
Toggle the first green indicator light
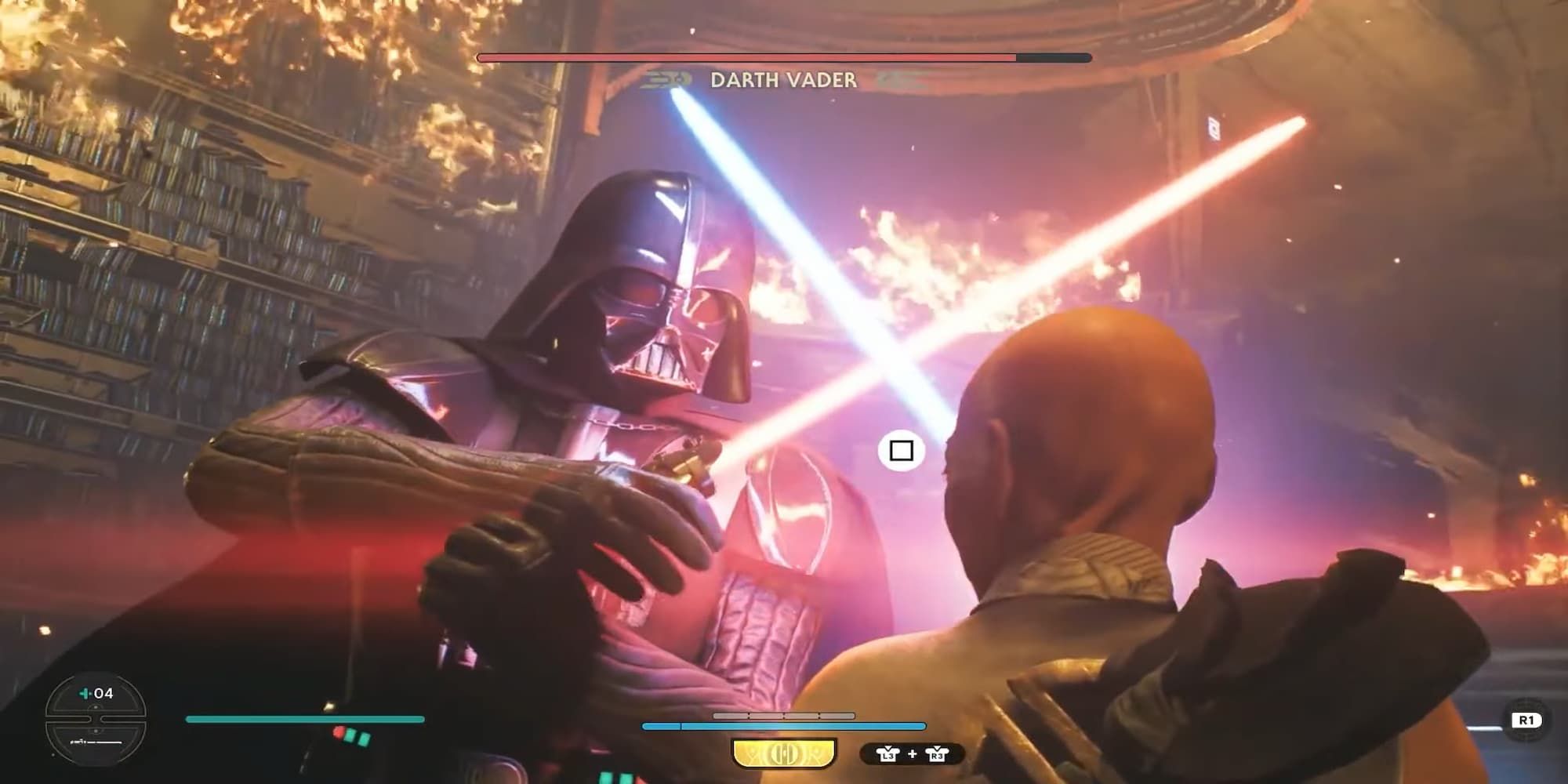[x=352, y=738]
